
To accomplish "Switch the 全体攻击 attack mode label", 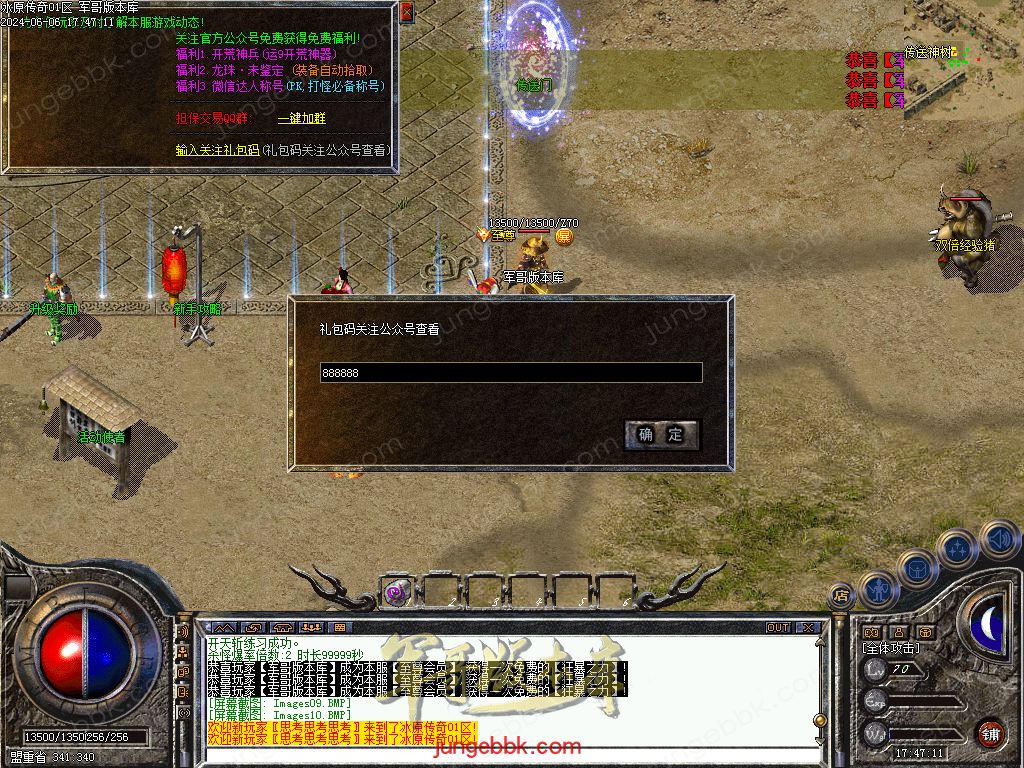I will point(891,648).
